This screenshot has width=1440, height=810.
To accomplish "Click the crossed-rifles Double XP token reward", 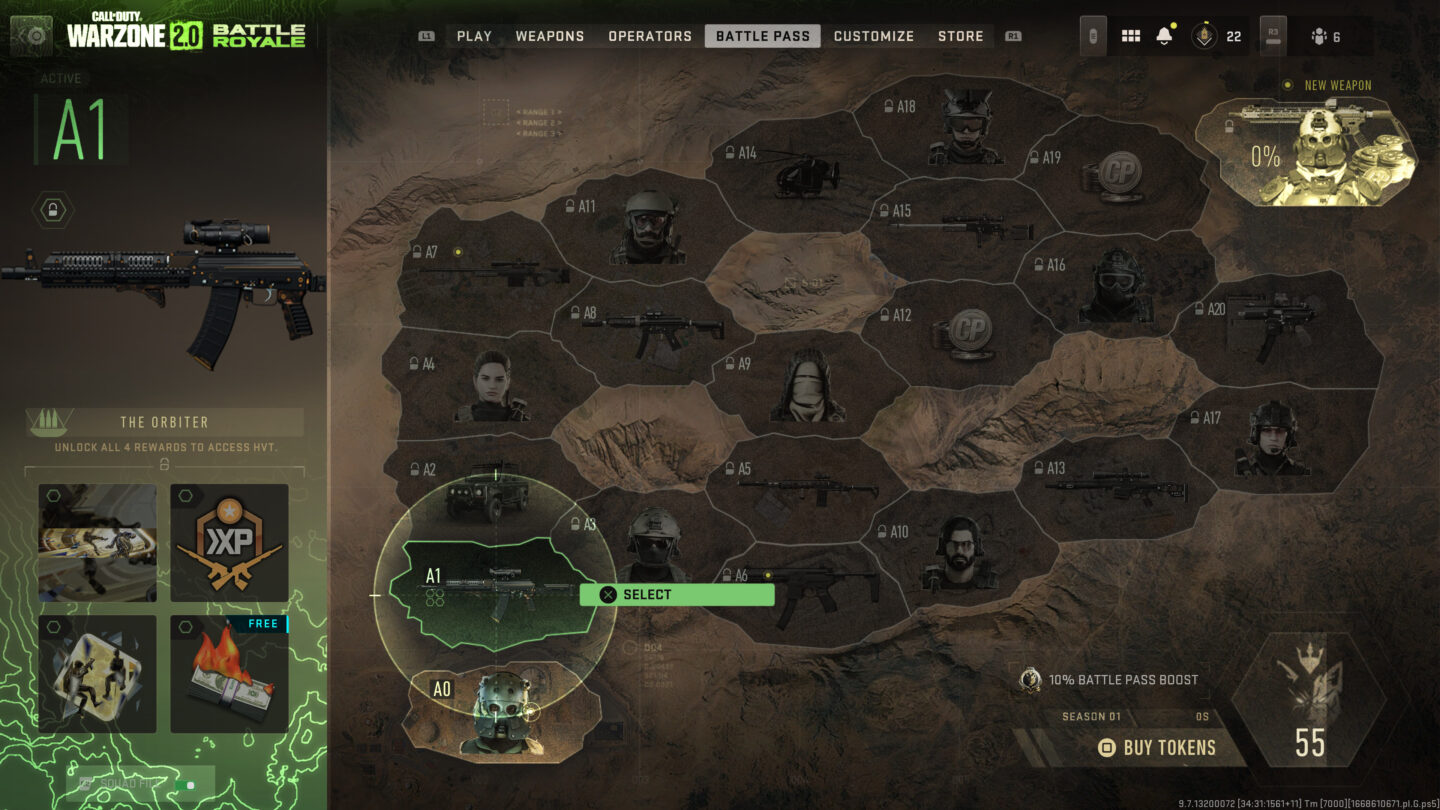I will (228, 541).
